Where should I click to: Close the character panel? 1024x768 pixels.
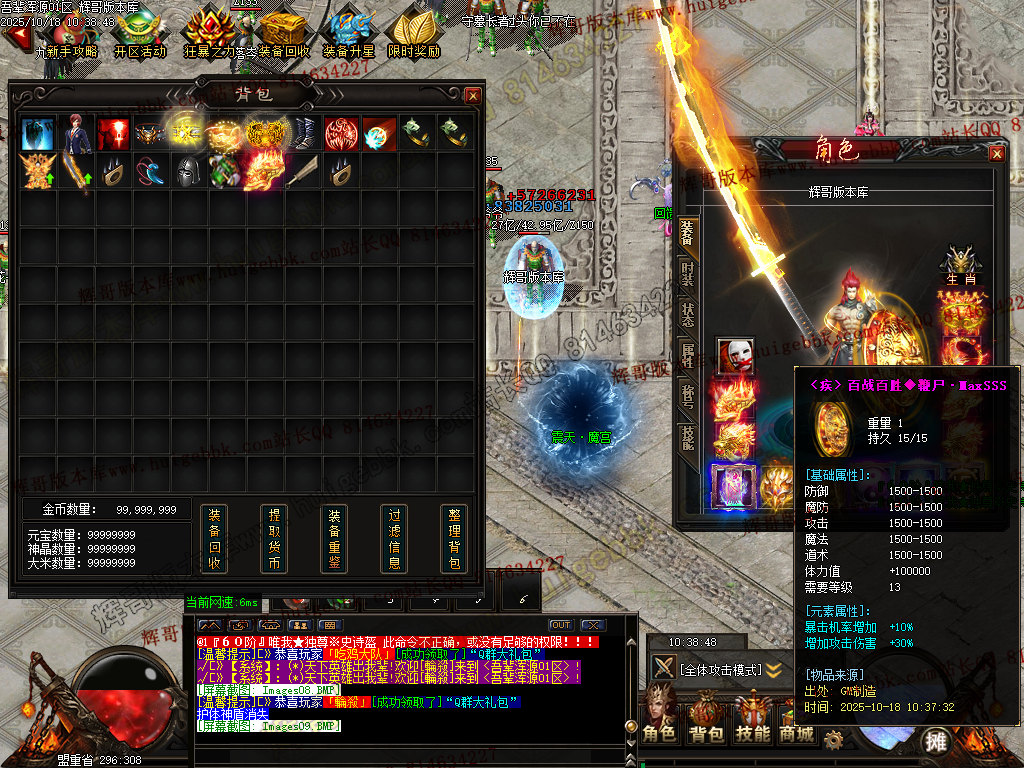click(x=997, y=153)
